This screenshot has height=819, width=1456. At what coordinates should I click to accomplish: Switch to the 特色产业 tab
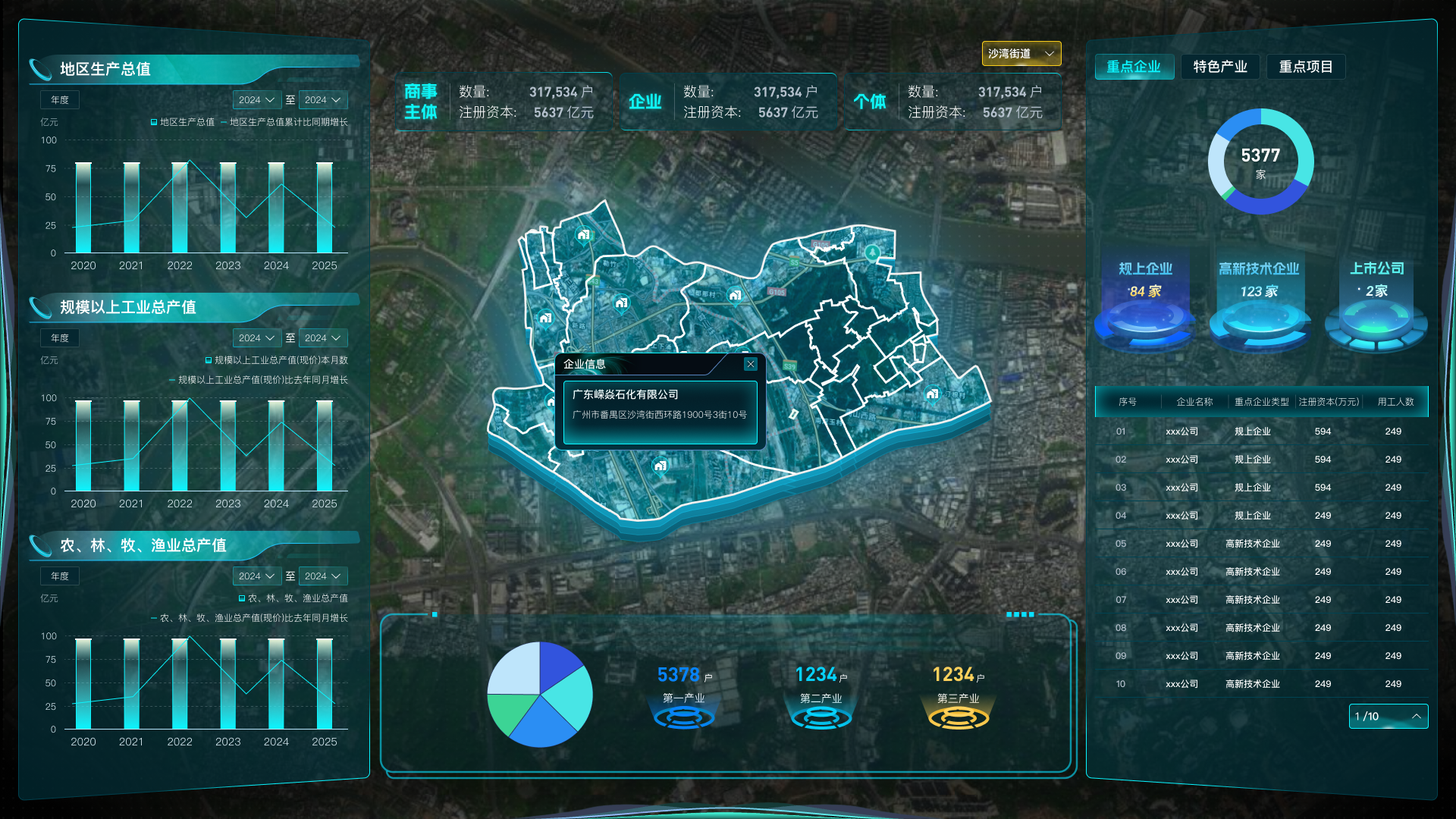point(1219,67)
